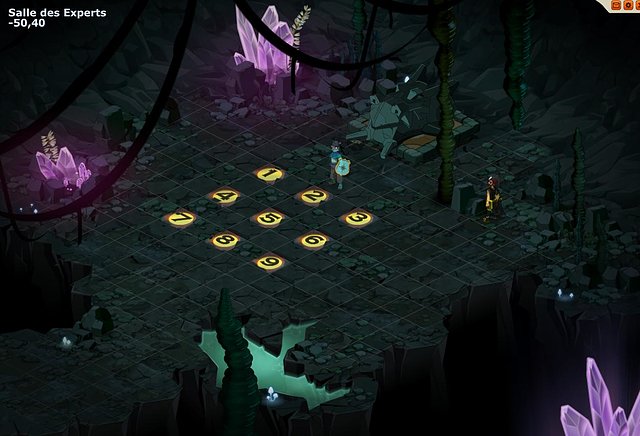
Task: Select the glowing number 7 tile
Action: point(181,218)
